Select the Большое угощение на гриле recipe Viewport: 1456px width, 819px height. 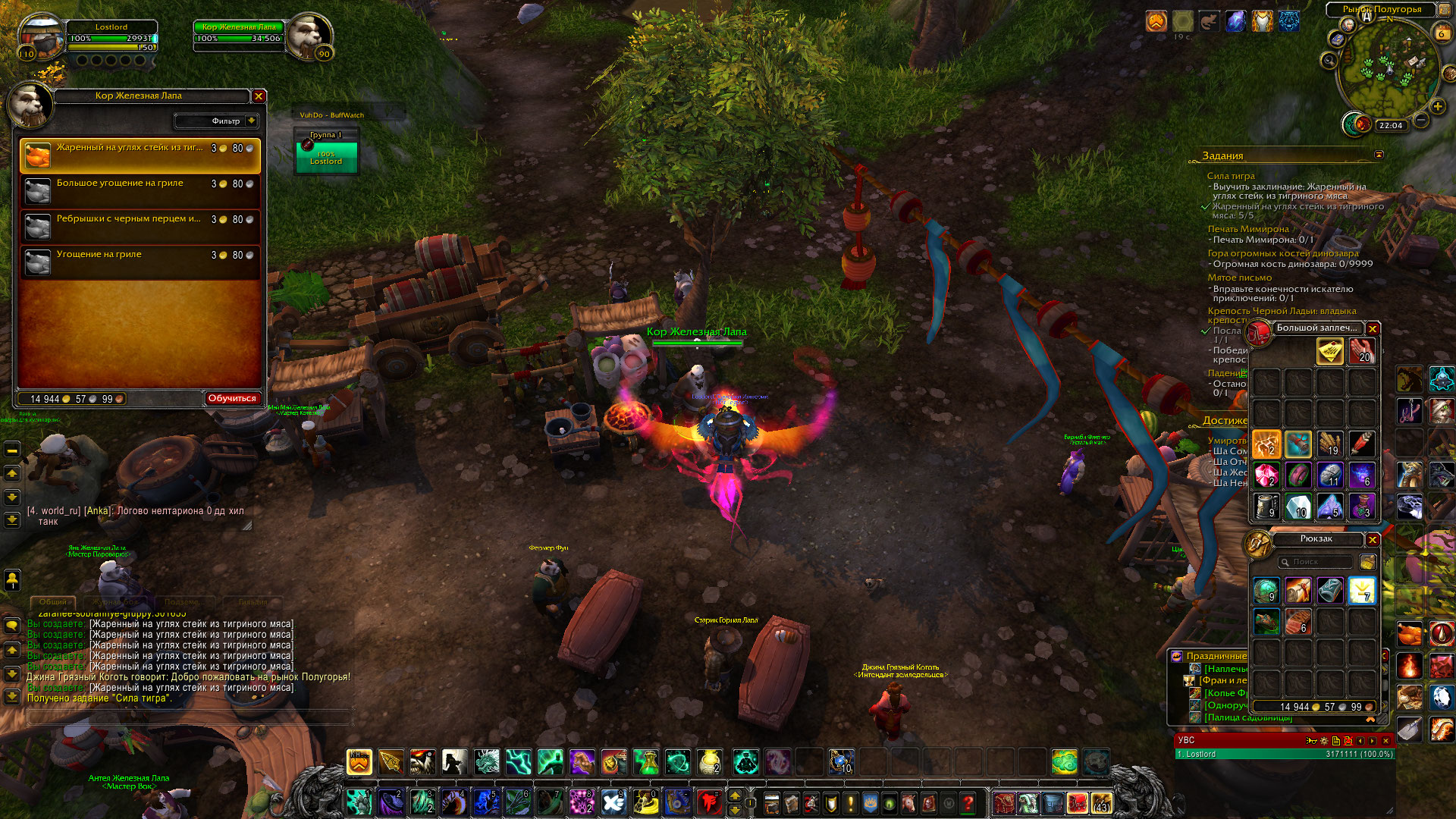point(140,190)
